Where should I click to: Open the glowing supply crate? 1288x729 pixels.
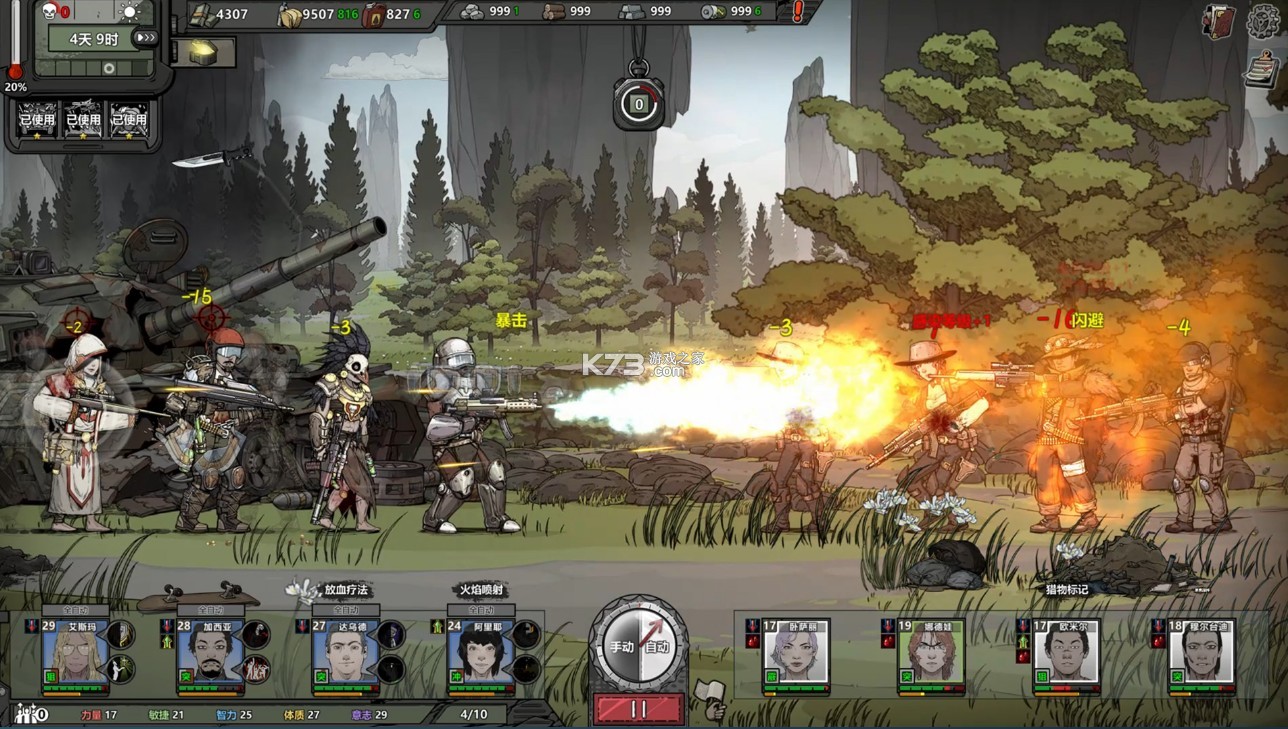tap(204, 52)
